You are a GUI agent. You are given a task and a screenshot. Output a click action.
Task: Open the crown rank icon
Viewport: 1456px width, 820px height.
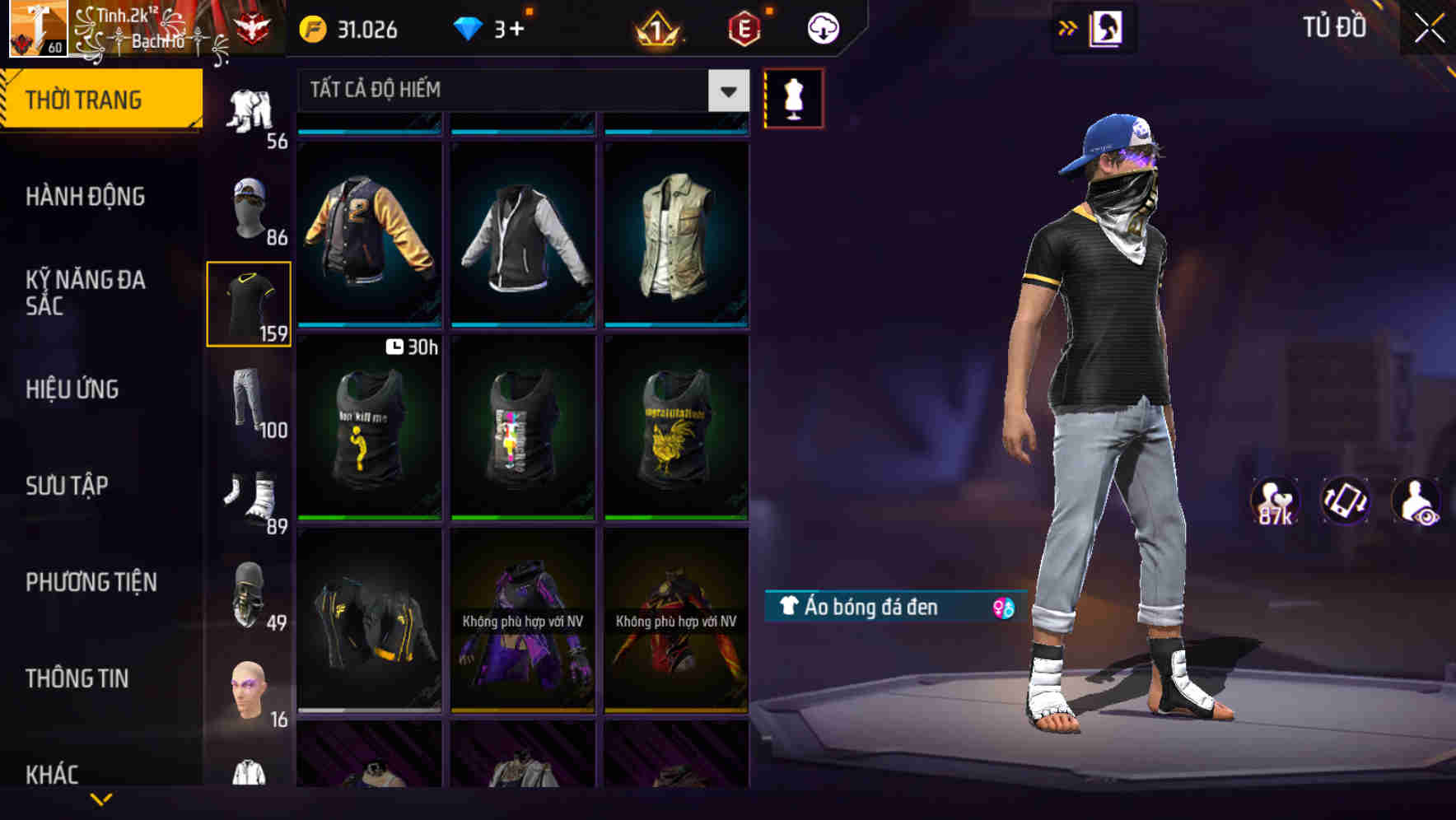[x=657, y=30]
